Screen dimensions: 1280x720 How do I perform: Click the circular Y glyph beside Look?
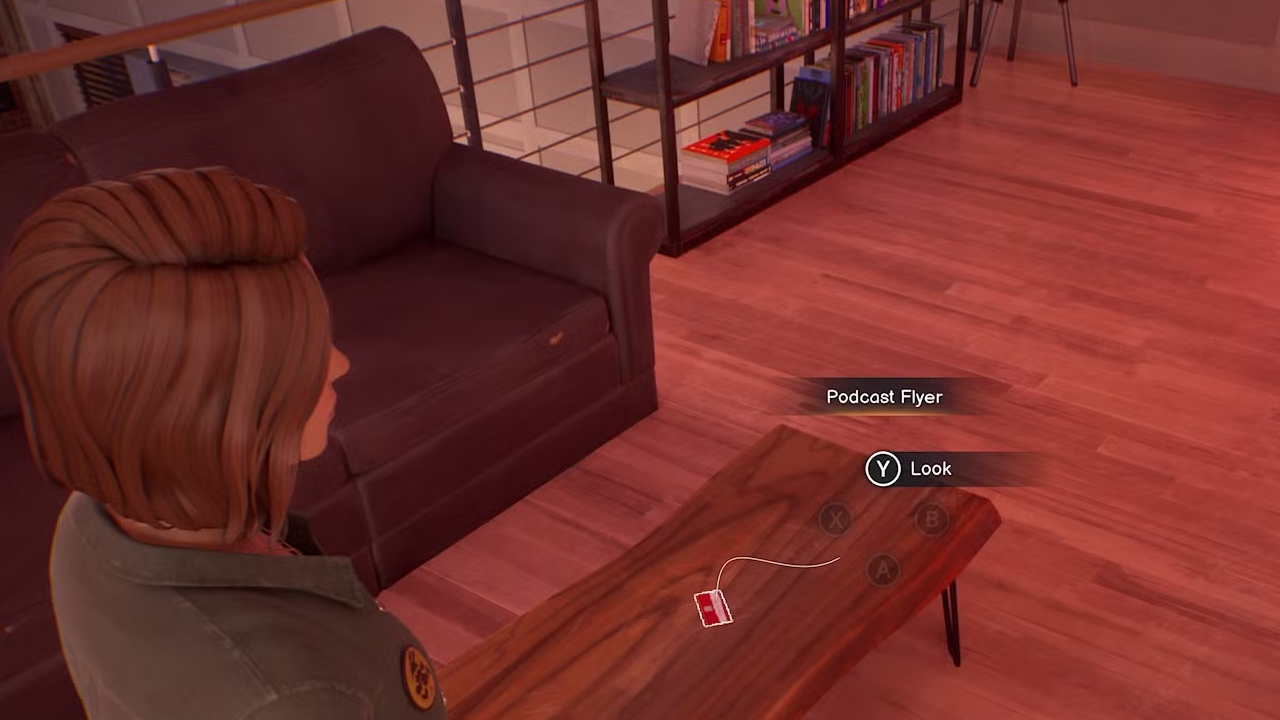point(882,468)
